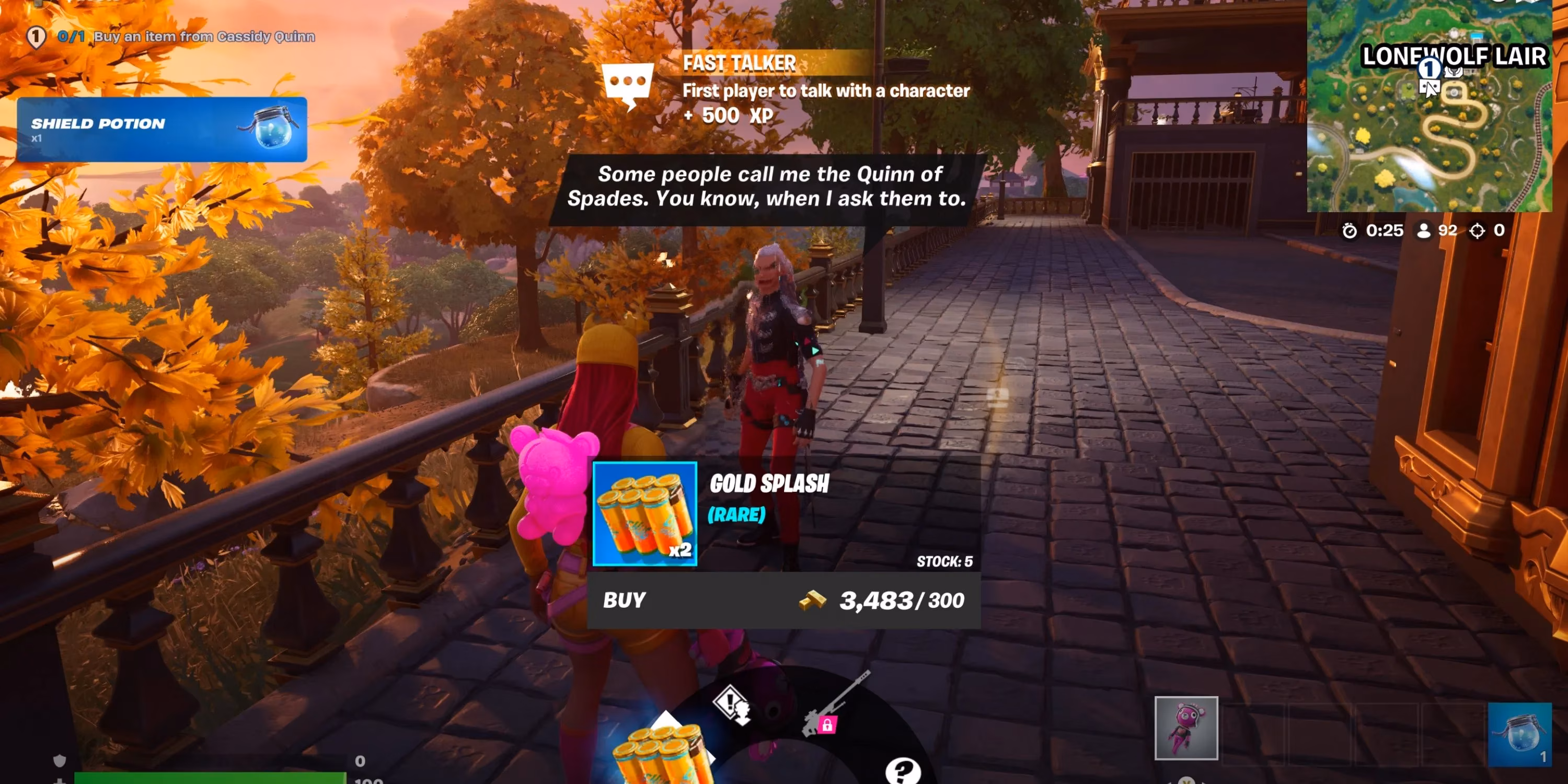This screenshot has height=784, width=1568.
Task: Click the Gold Splash item thumbnail
Action: 644,518
